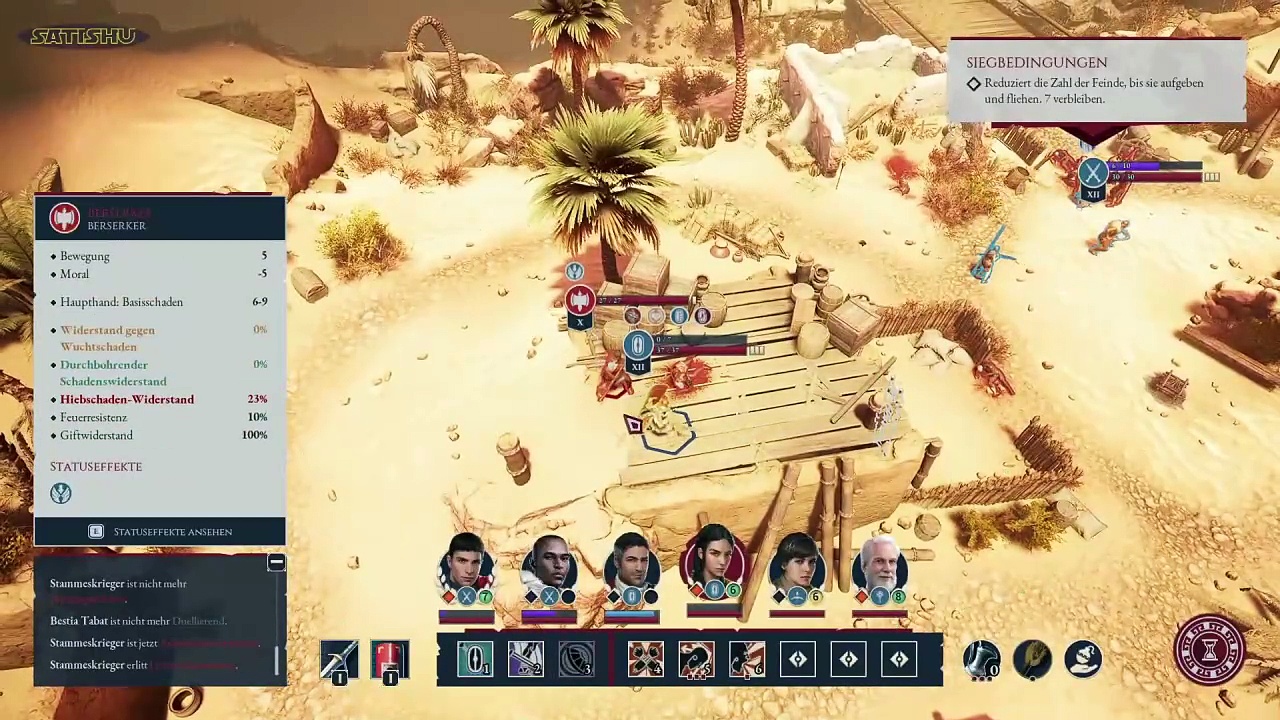Image resolution: width=1280 pixels, height=720 pixels.
Task: Use the hooked ability in slot 5
Action: pos(696,659)
